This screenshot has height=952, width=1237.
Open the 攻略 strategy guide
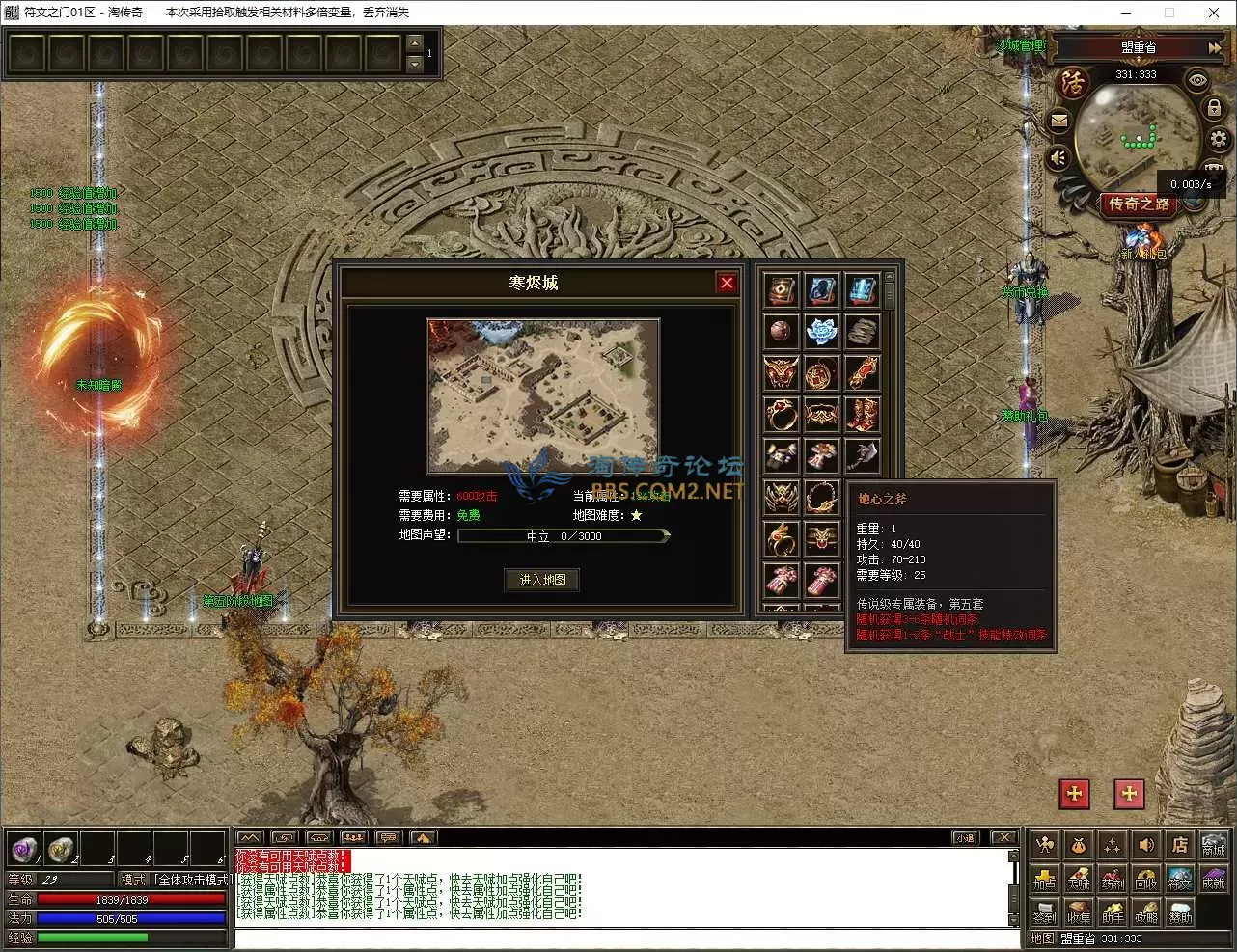pos(1145,912)
